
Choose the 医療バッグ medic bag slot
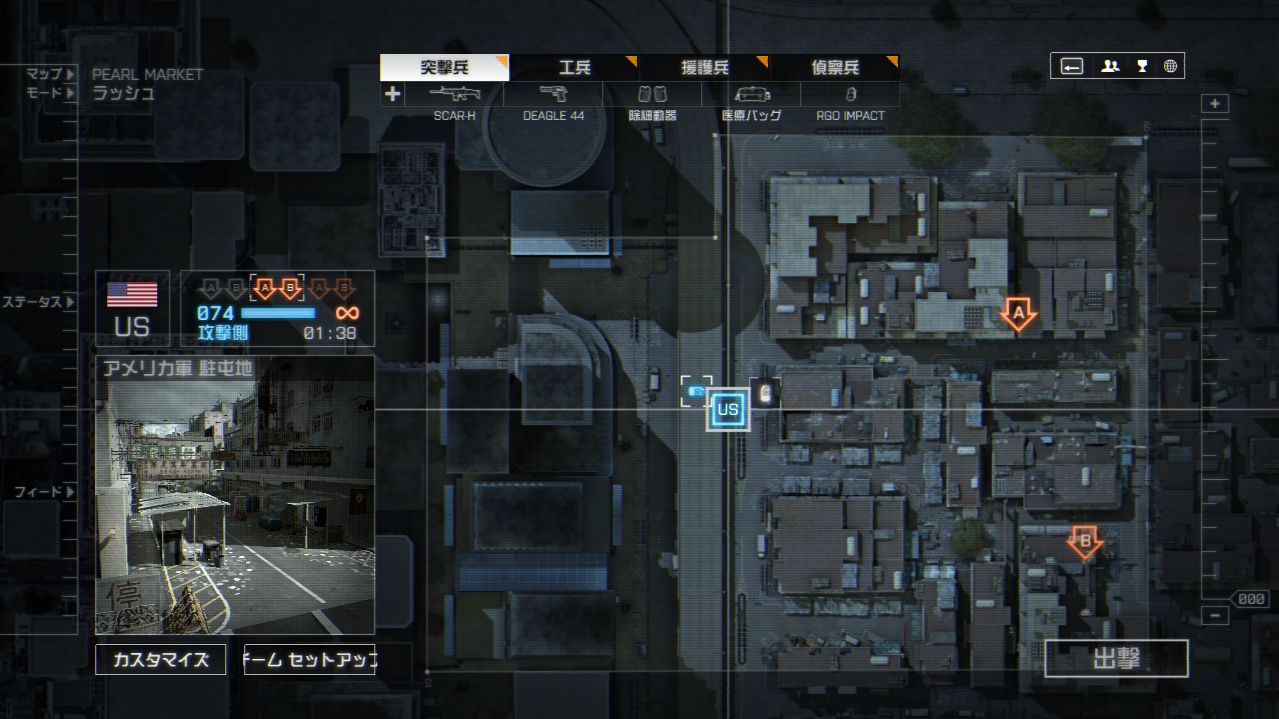751,95
